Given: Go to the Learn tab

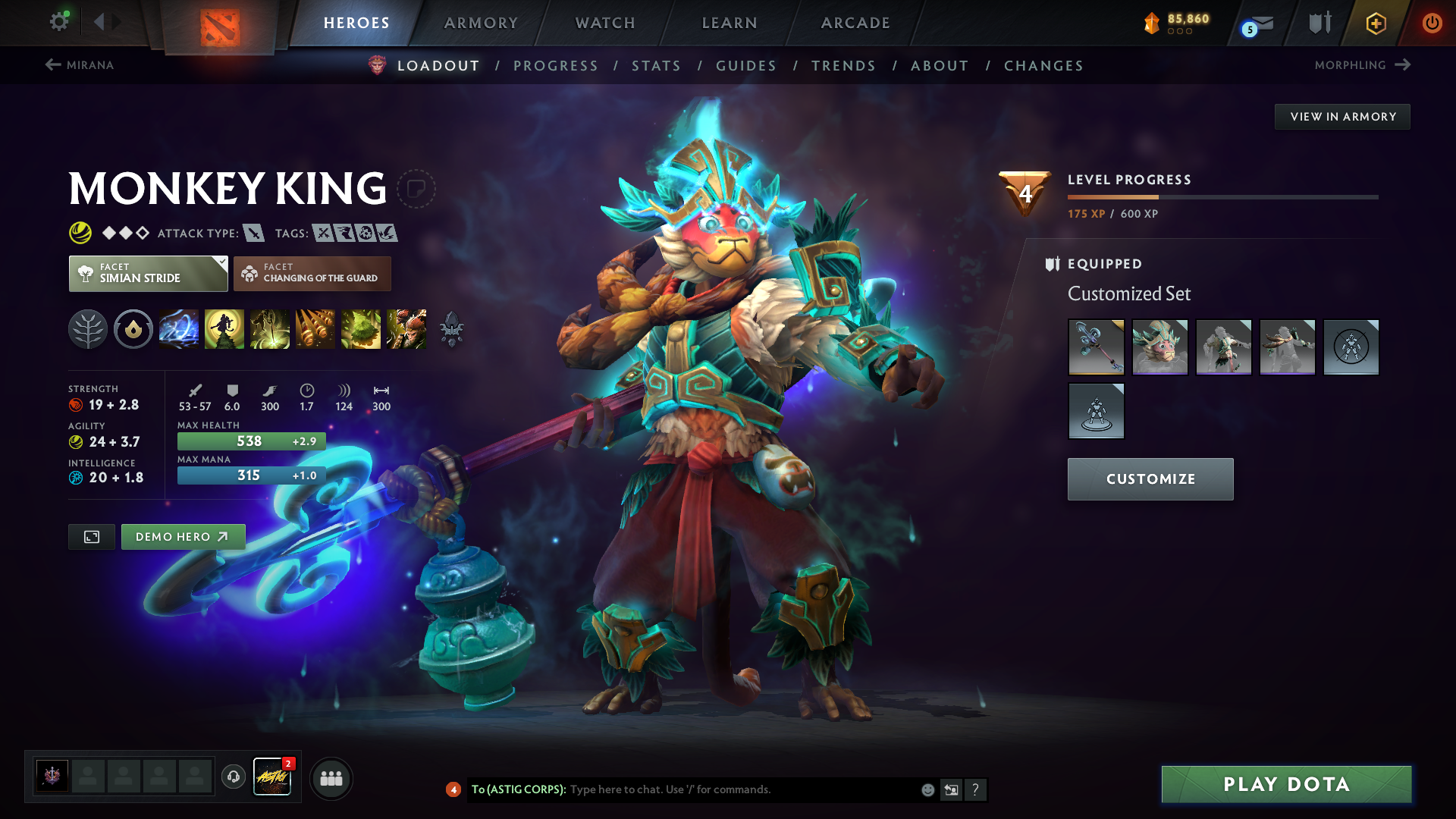Looking at the screenshot, I should coord(730,23).
